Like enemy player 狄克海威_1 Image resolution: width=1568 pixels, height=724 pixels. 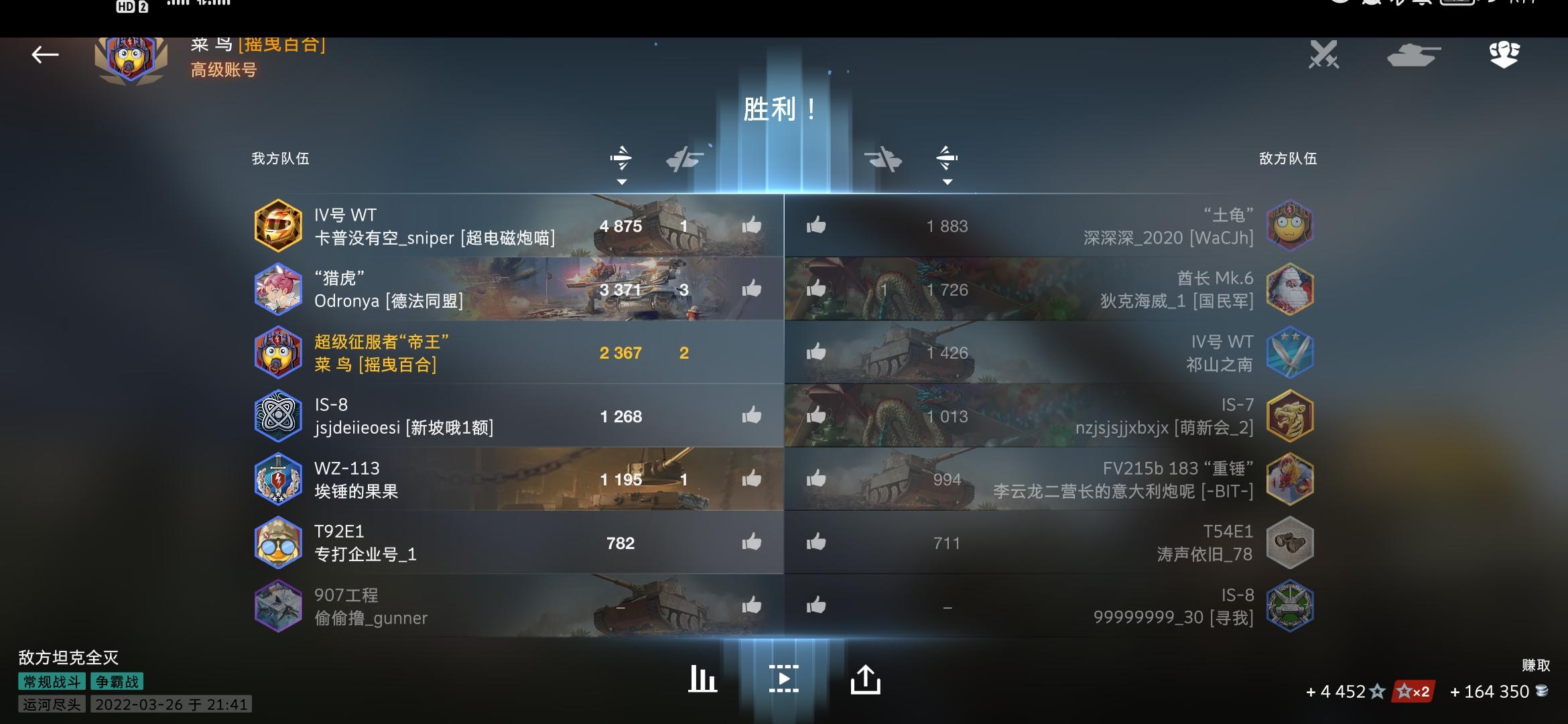(817, 288)
